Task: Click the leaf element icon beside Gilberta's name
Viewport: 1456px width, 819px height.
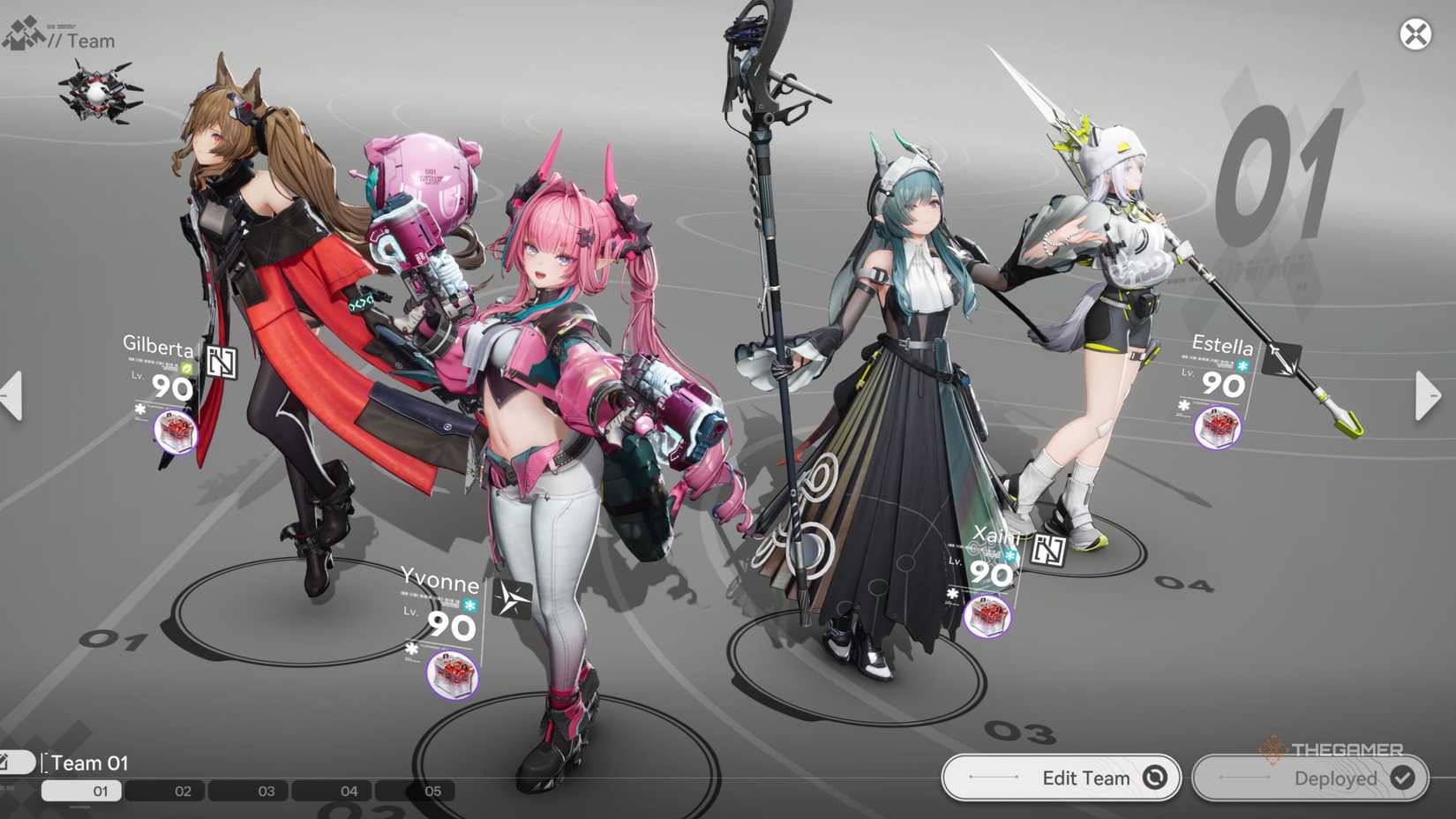Action: coord(187,368)
